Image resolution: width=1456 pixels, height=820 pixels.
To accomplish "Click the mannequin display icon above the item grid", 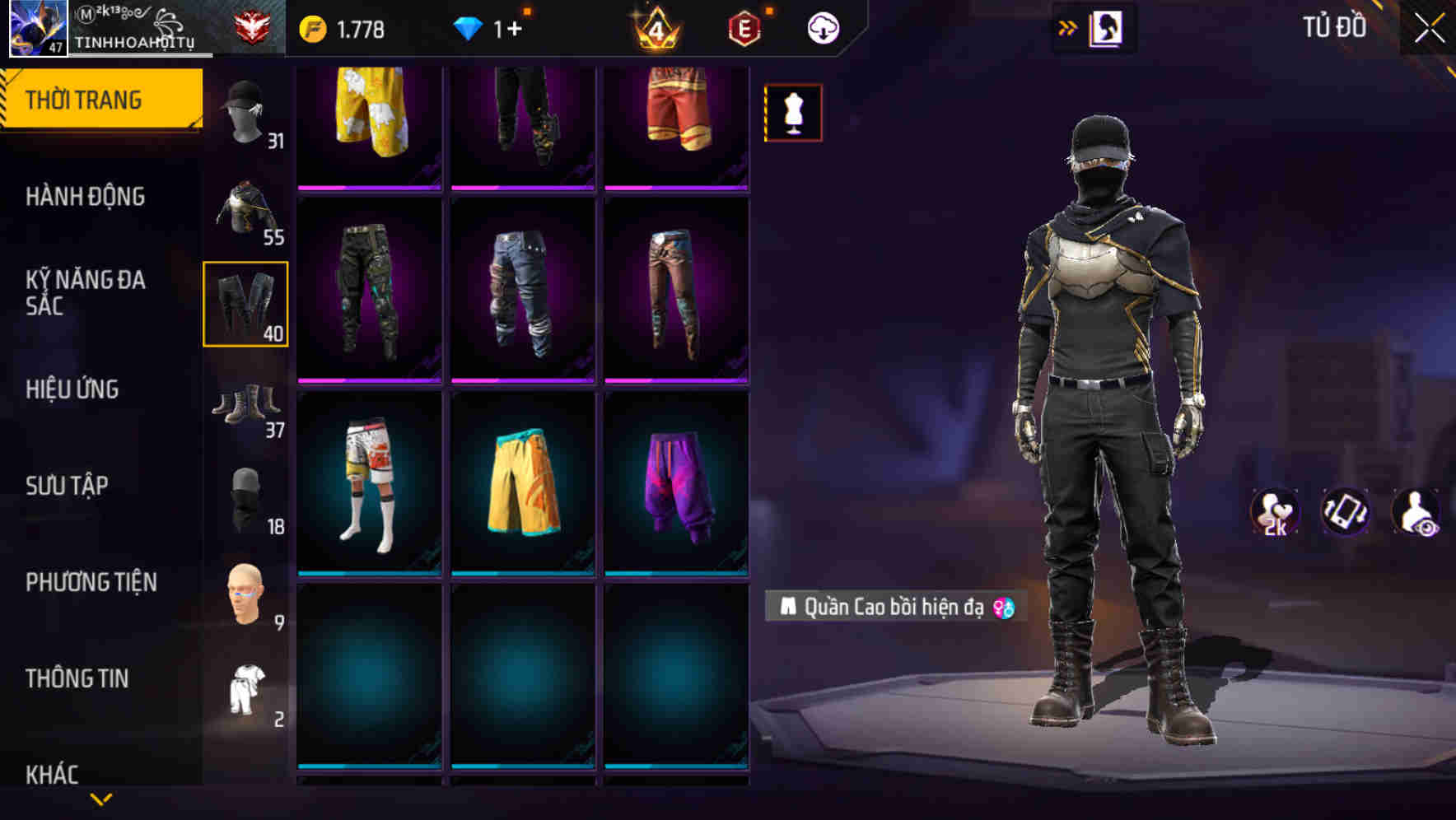I will pyautogui.click(x=793, y=112).
